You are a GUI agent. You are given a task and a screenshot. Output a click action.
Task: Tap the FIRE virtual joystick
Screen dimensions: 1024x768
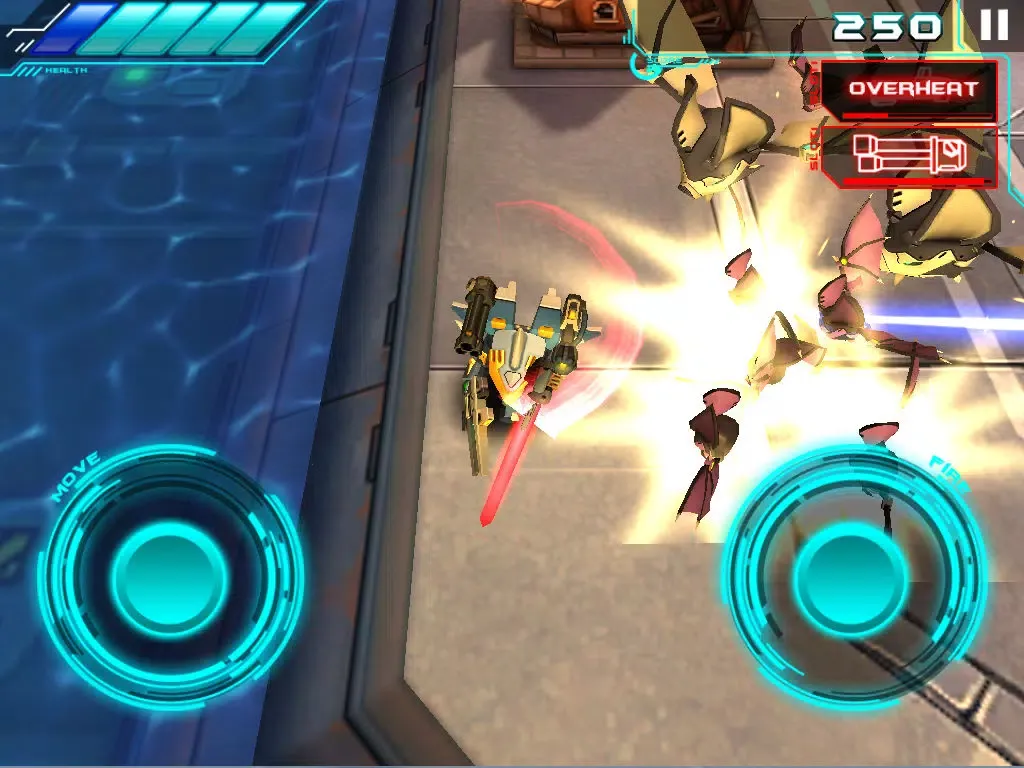(x=853, y=577)
